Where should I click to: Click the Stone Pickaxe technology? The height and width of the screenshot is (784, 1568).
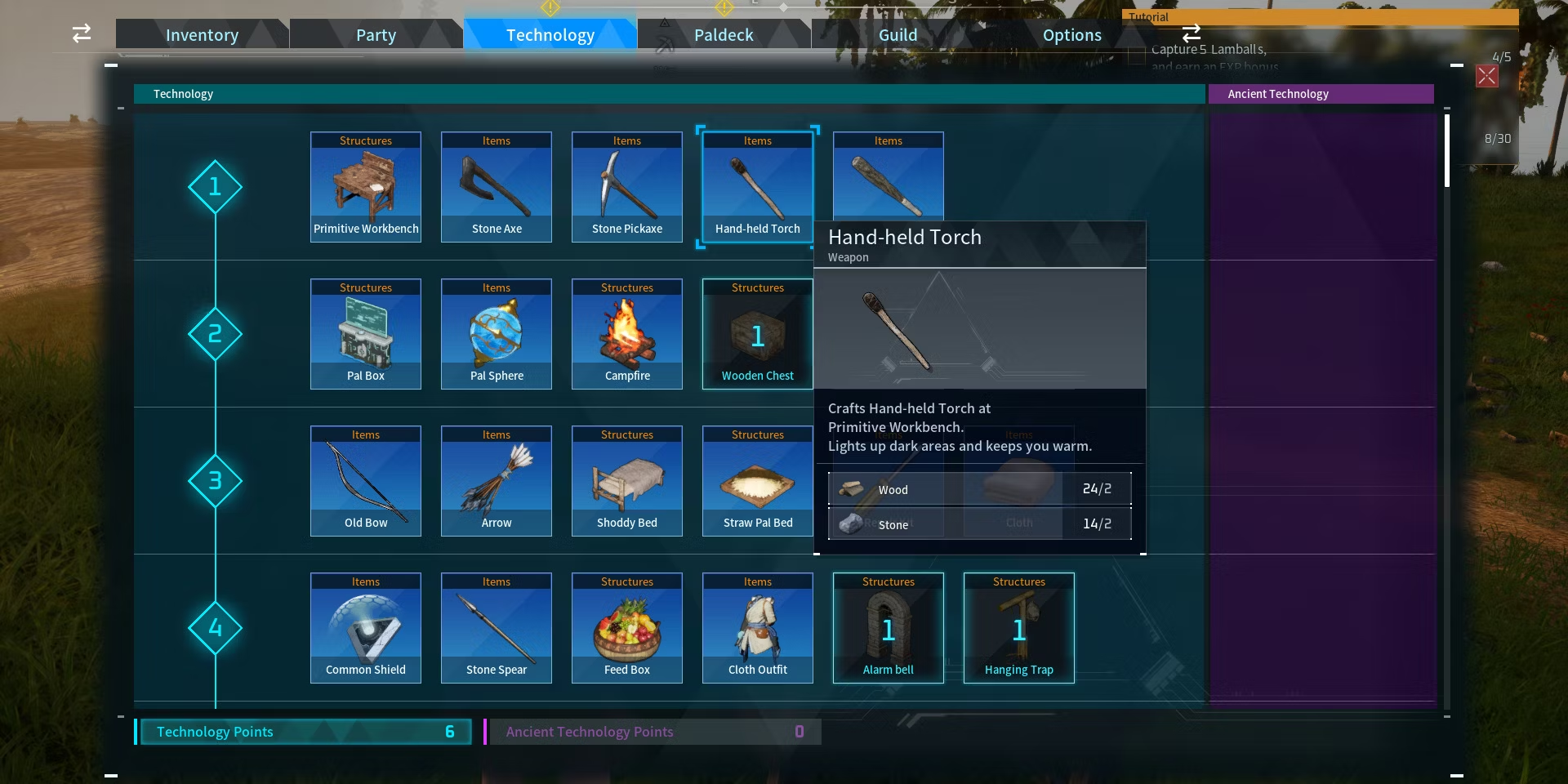pos(627,187)
